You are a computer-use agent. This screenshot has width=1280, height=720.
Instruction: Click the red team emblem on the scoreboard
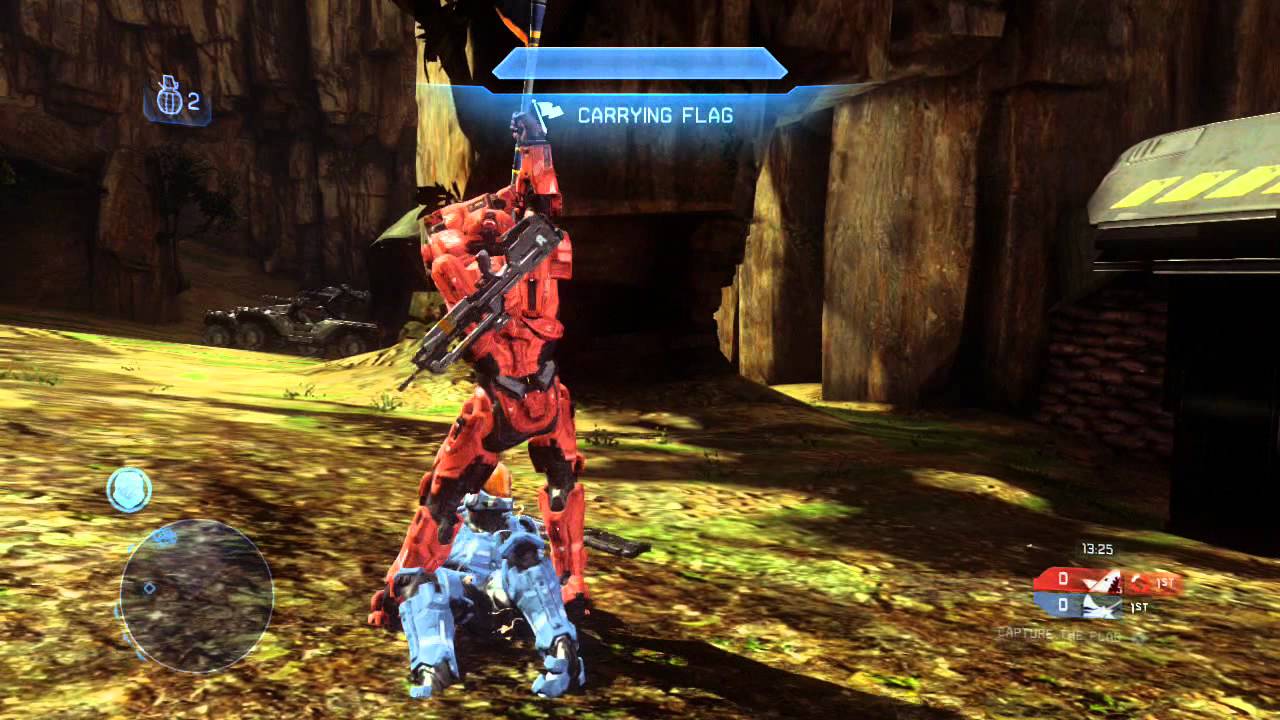(x=1101, y=580)
